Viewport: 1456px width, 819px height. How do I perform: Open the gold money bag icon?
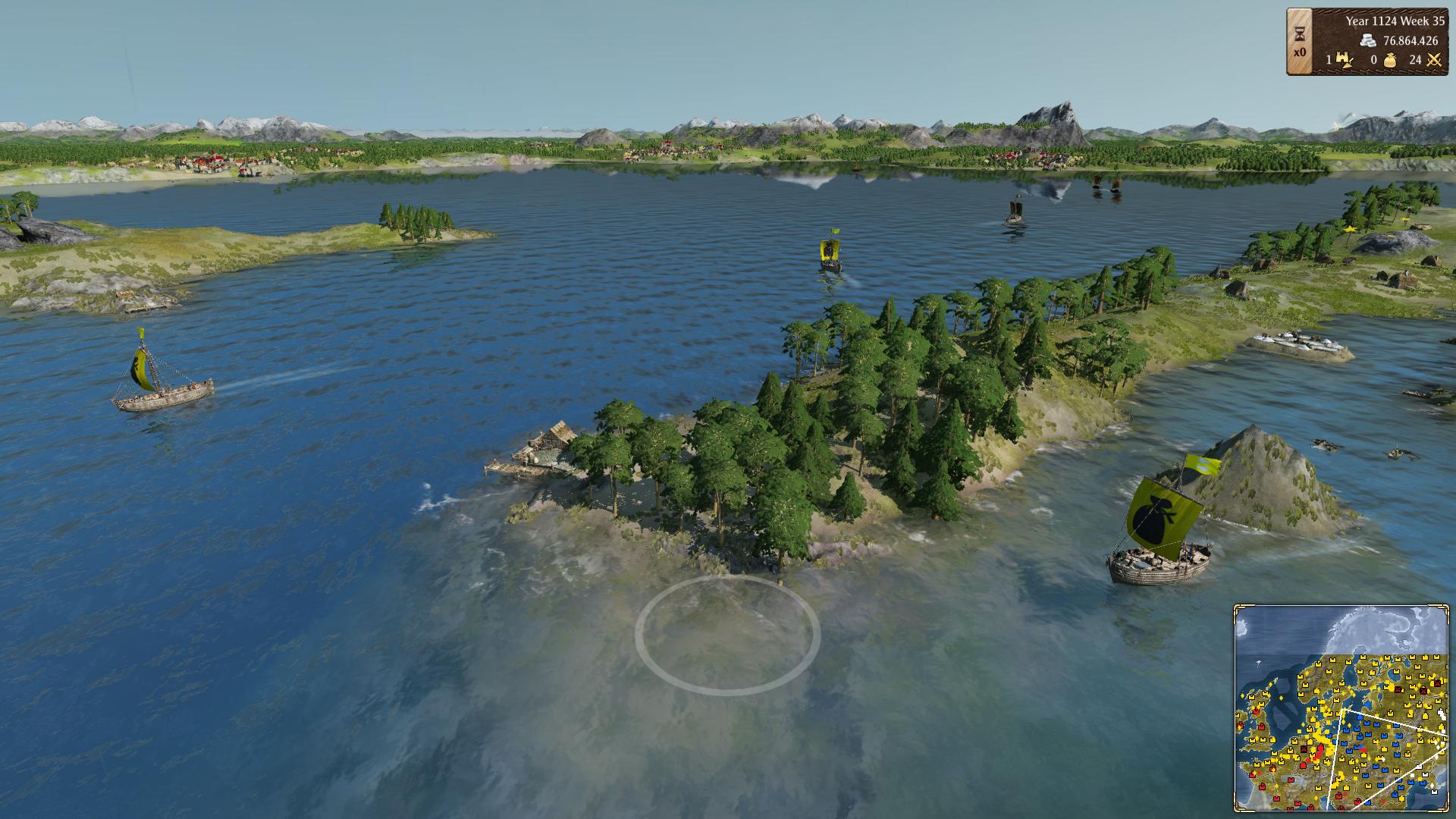(x=1390, y=61)
